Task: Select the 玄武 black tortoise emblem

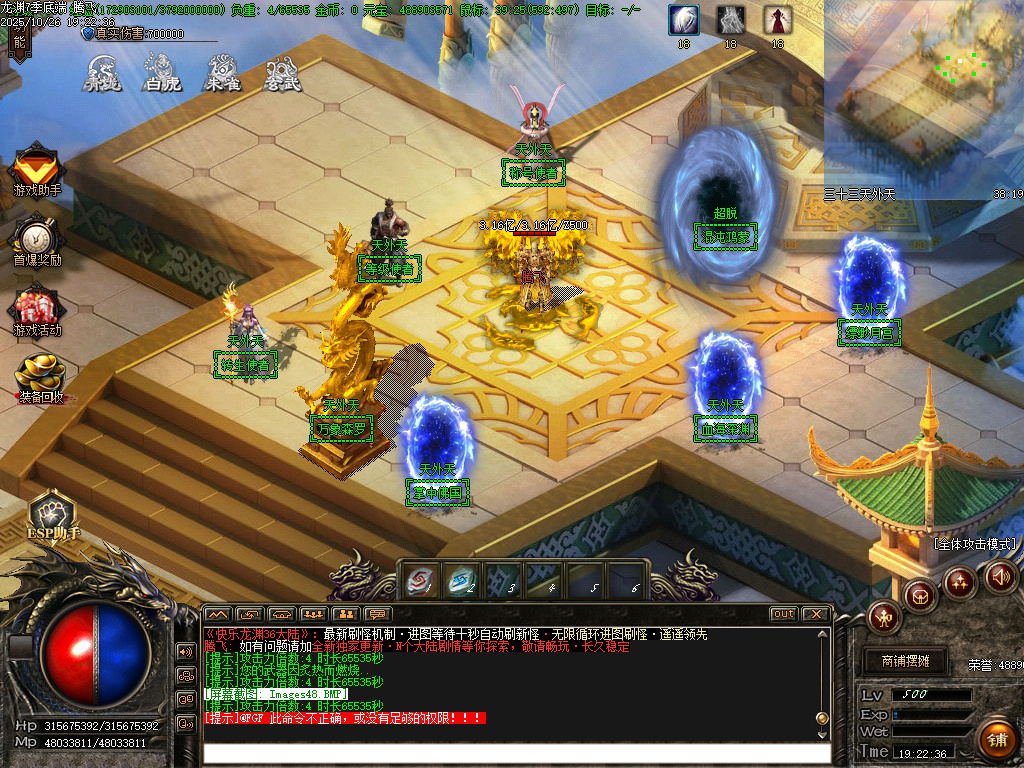Action: tap(283, 73)
